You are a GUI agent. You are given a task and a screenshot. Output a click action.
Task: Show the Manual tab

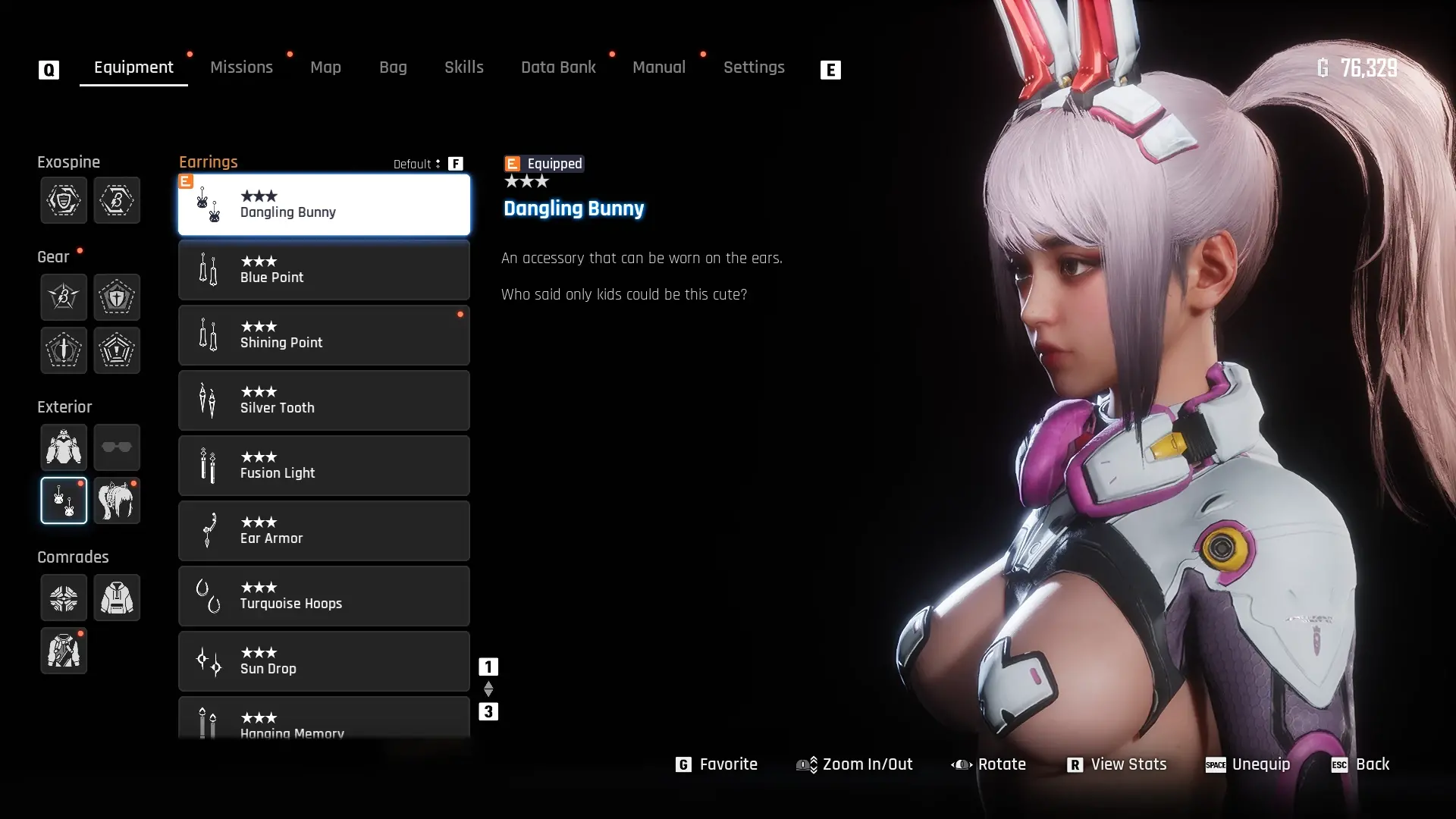coord(659,67)
